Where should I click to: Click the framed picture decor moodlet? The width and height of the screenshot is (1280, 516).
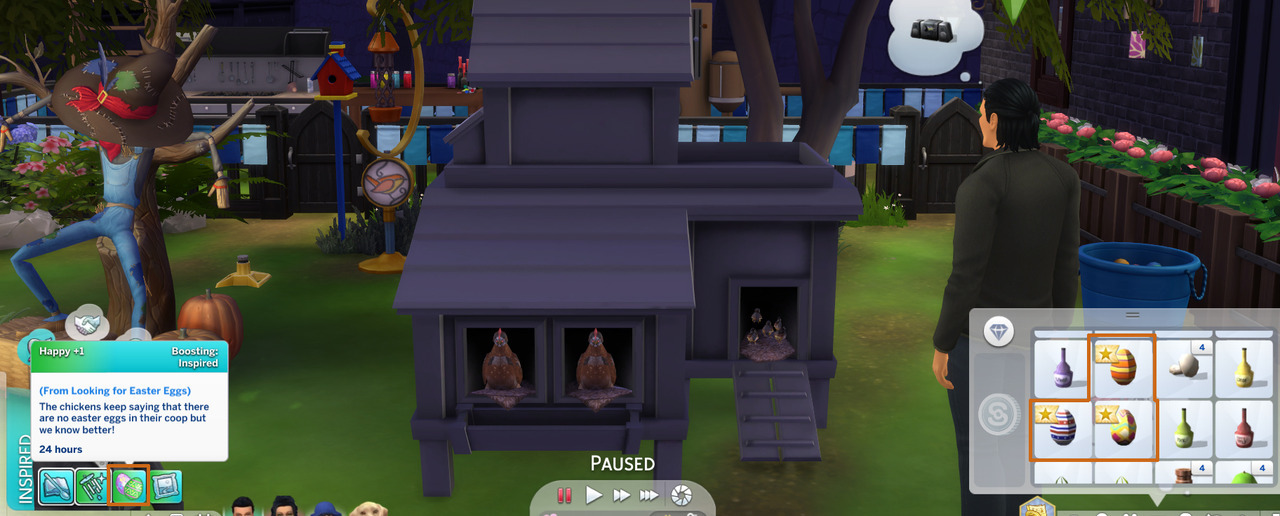point(165,486)
